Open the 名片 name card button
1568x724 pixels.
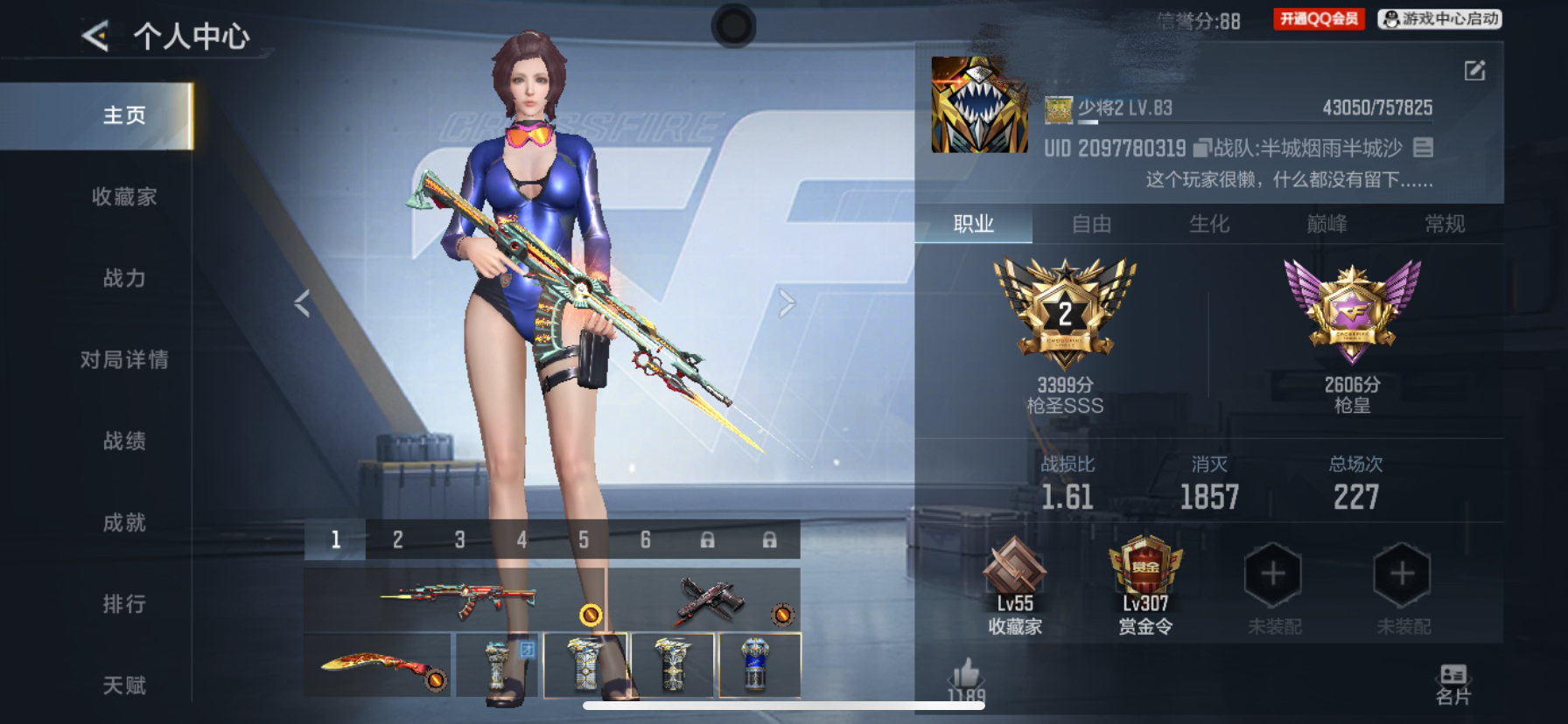click(1453, 684)
